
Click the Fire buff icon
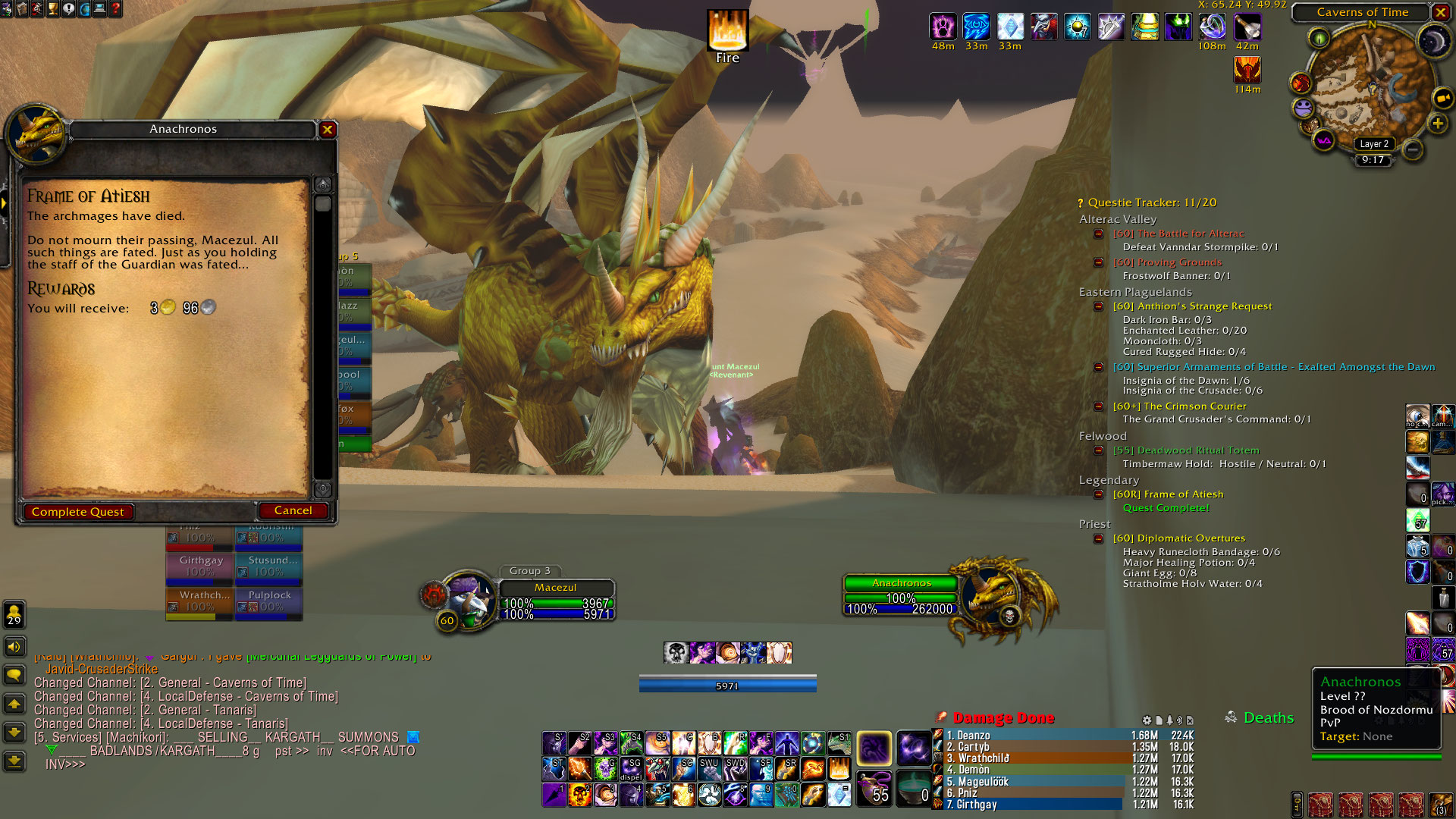point(727,30)
